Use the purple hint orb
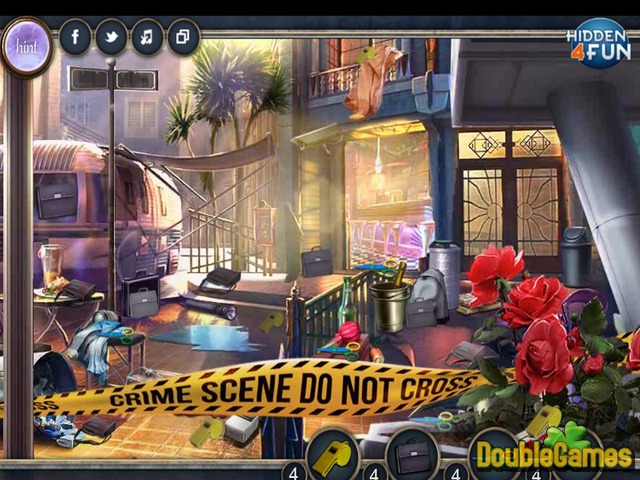The width and height of the screenshot is (640, 480). (x=26, y=46)
